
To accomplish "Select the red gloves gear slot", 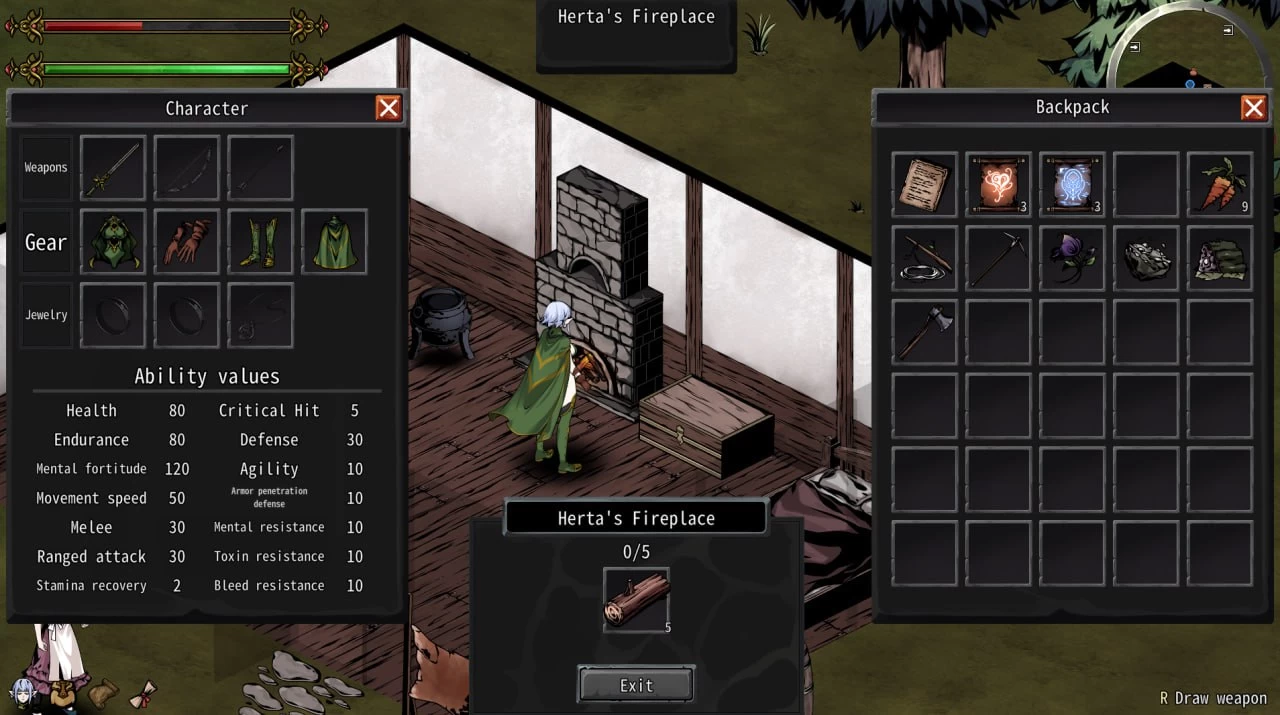I will point(187,242).
